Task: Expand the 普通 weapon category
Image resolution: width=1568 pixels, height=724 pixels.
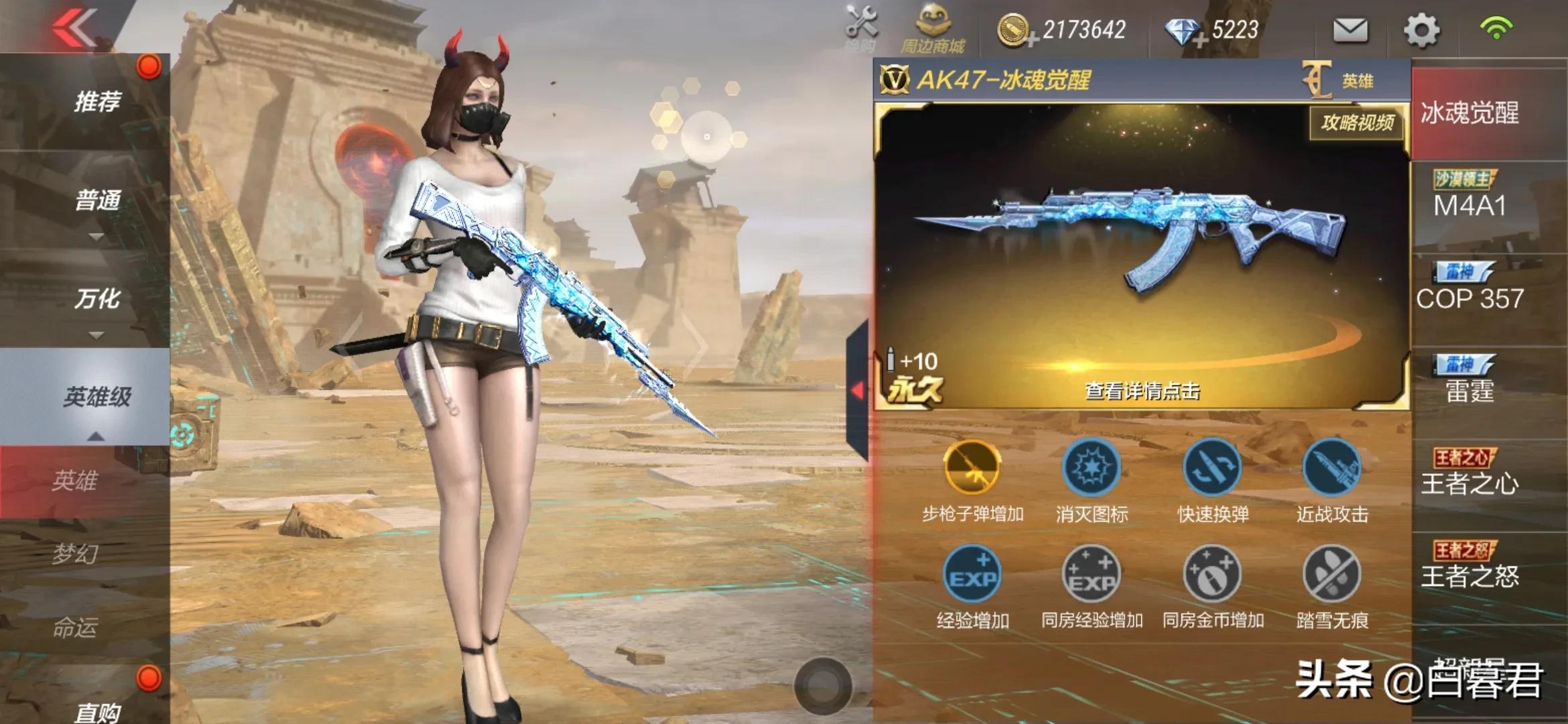Action: [97, 201]
